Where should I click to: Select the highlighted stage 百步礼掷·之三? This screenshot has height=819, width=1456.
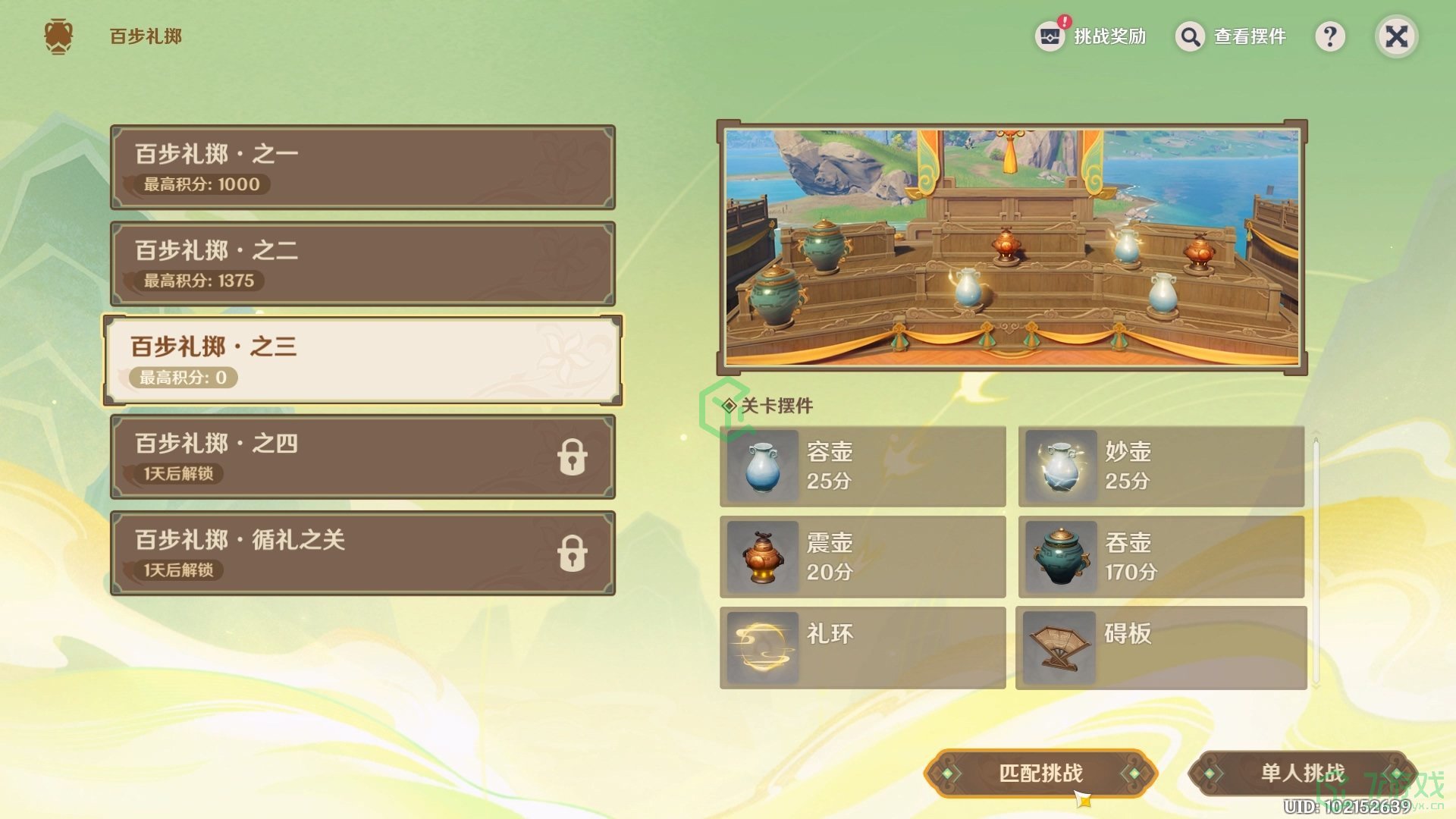click(x=362, y=360)
